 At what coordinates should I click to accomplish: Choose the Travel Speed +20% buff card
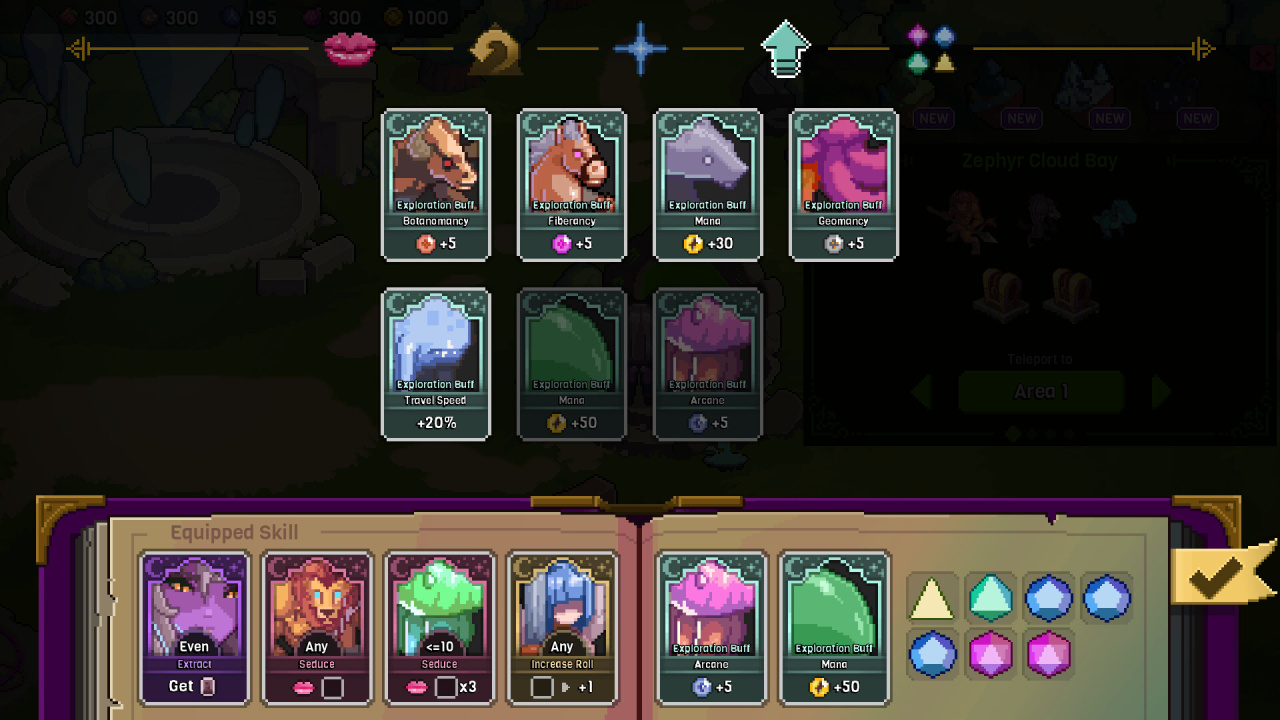pyautogui.click(x=436, y=364)
